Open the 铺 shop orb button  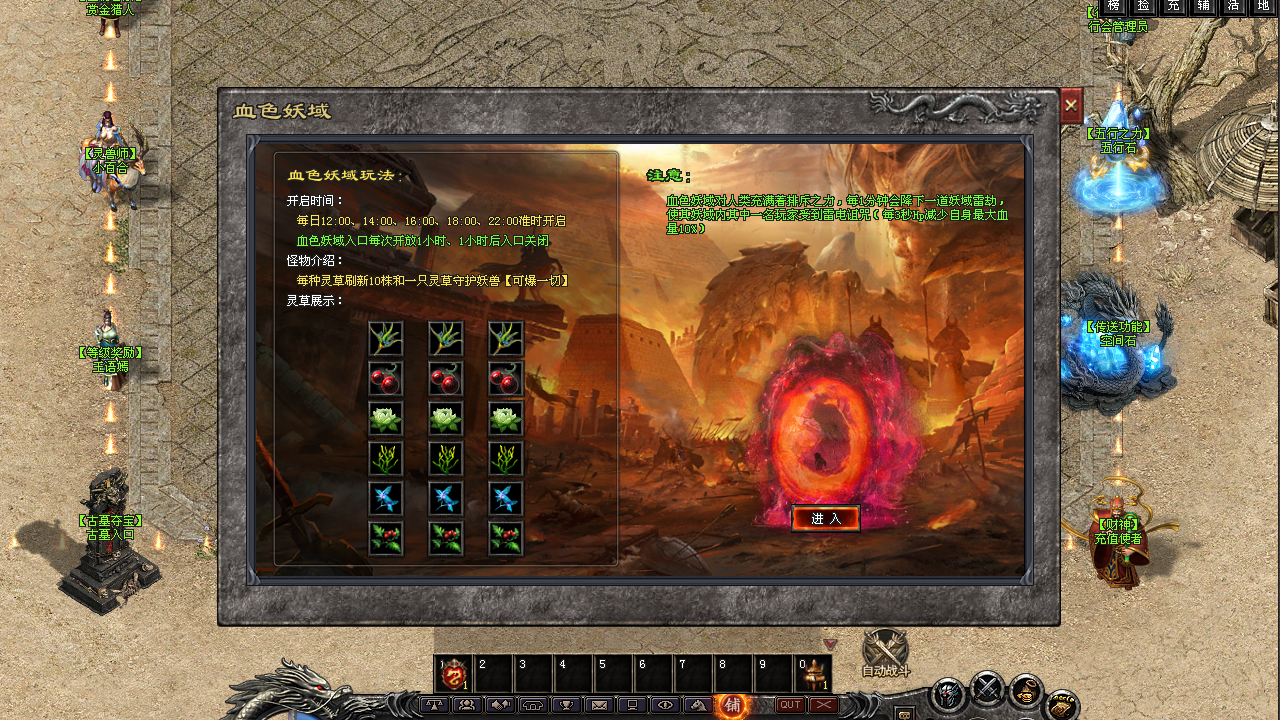pyautogui.click(x=733, y=705)
